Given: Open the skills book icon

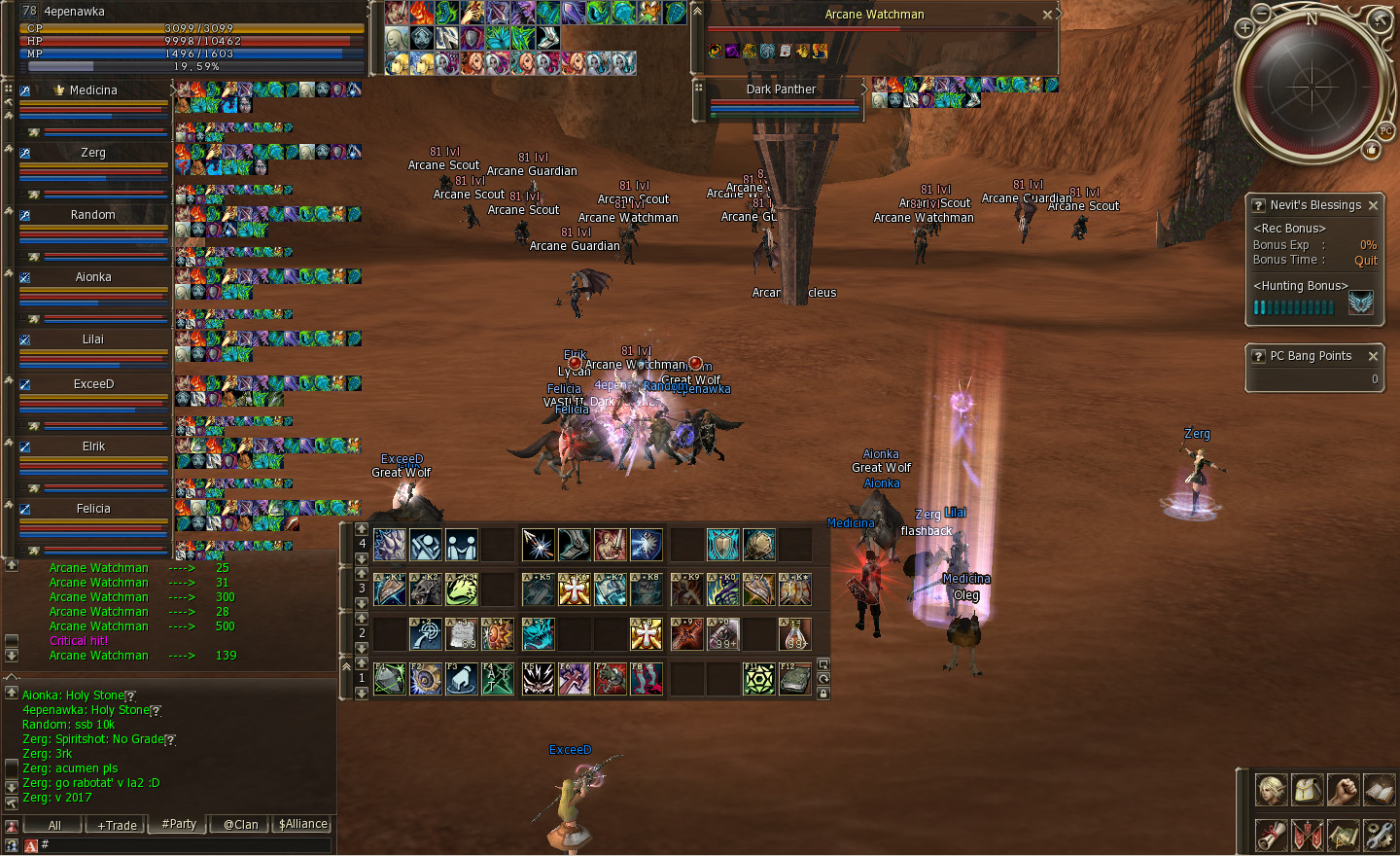Looking at the screenshot, I should [x=1379, y=790].
